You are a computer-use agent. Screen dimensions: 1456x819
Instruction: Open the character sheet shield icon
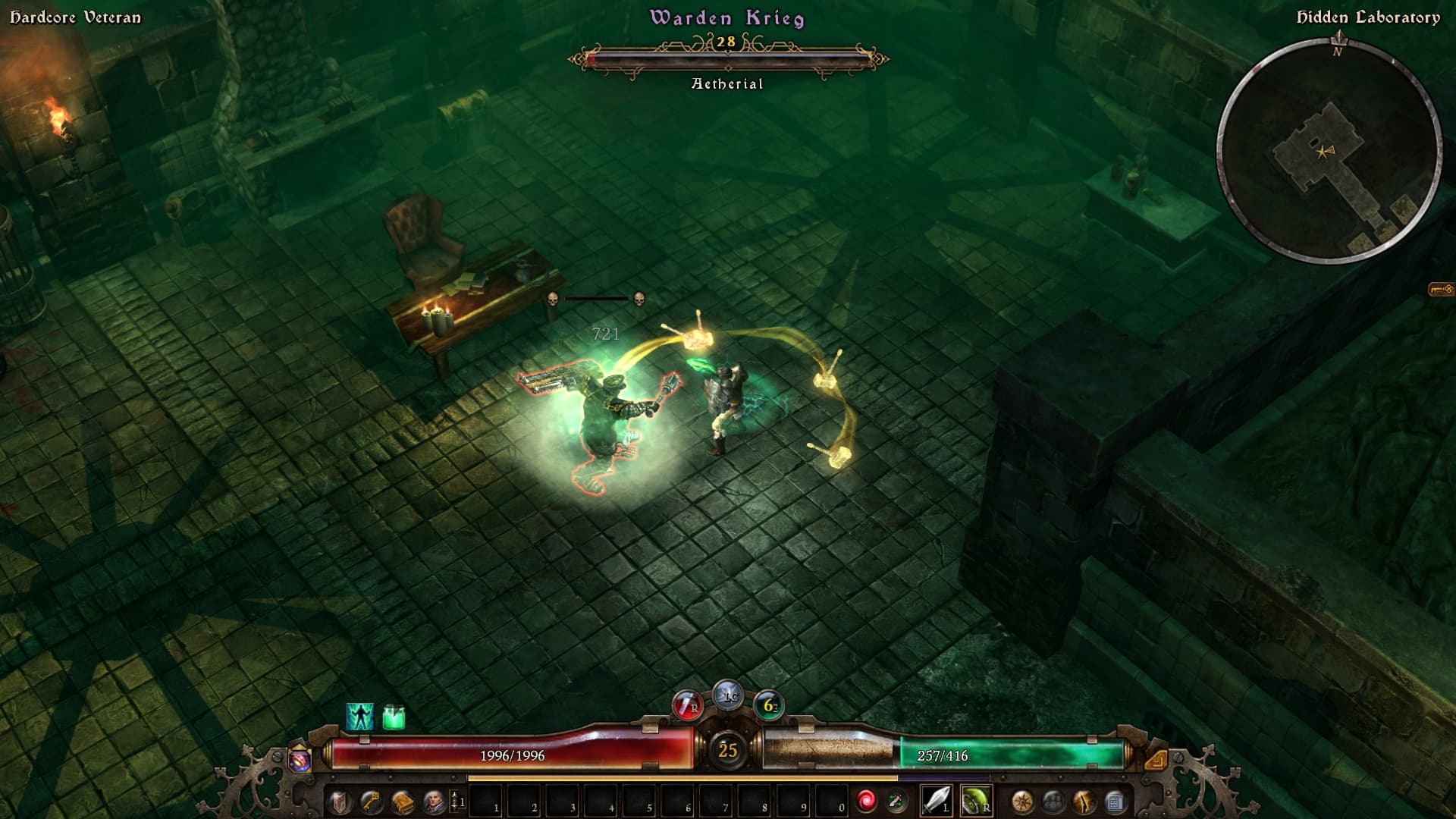[339, 802]
